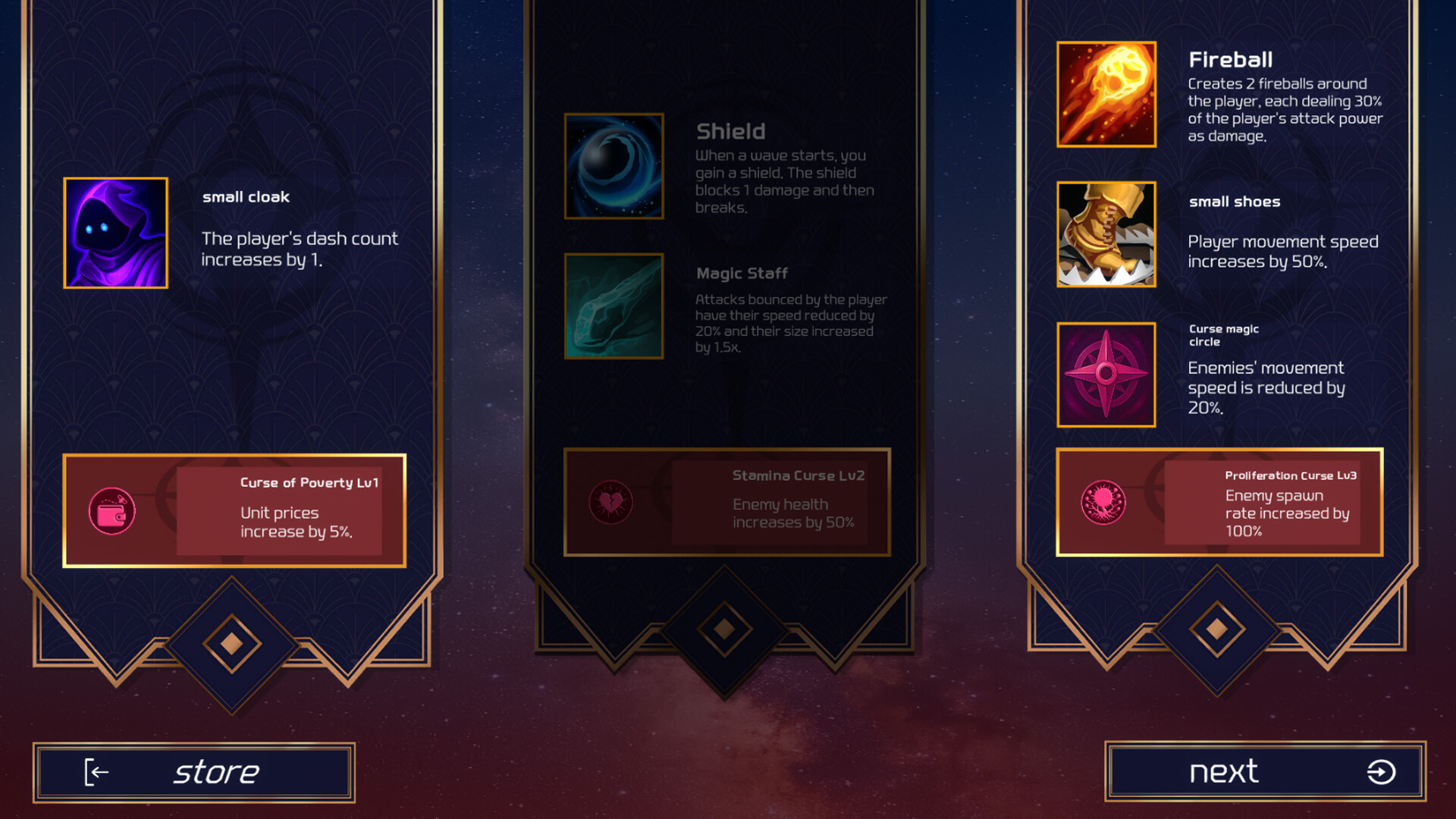1456x819 pixels.
Task: Pick the Shield skill icon
Action: [613, 166]
